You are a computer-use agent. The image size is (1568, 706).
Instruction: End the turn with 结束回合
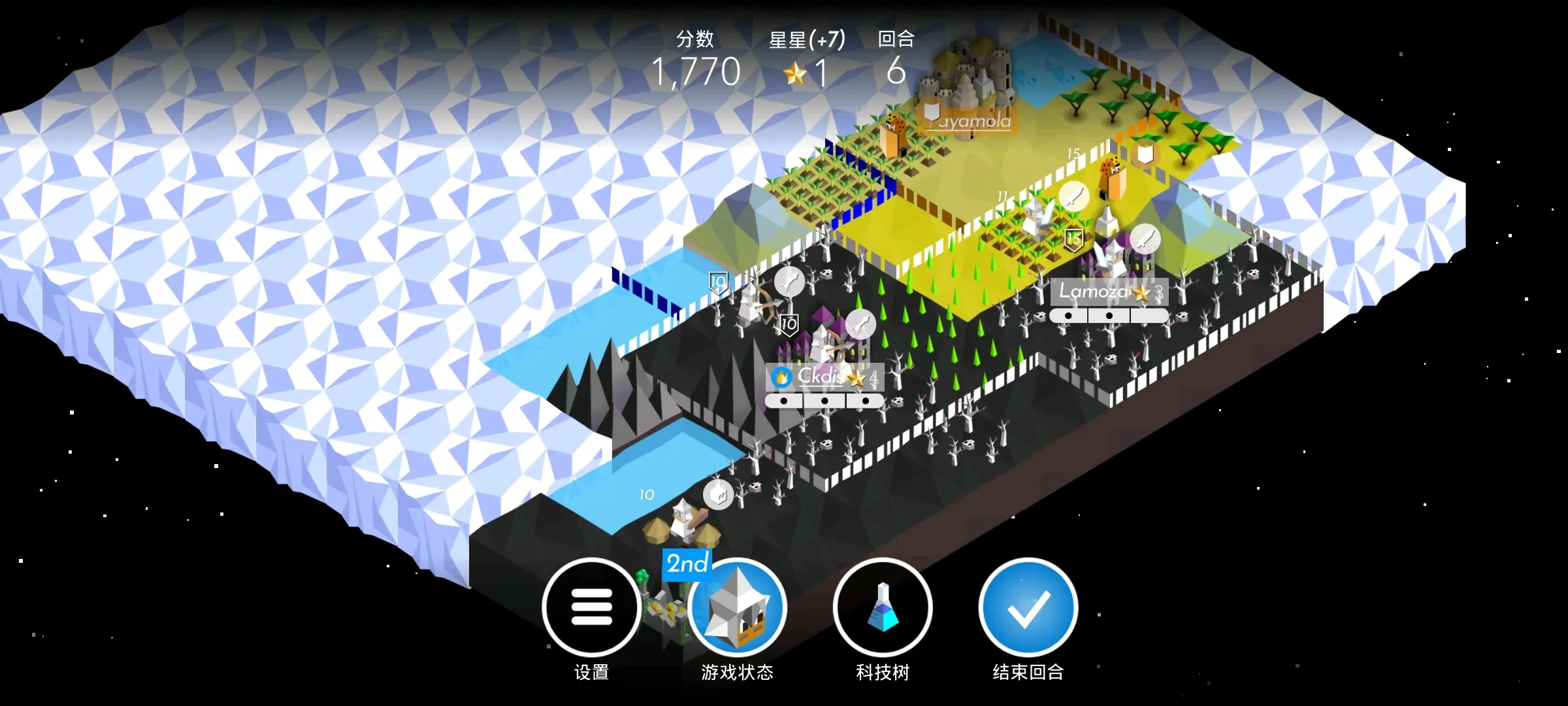[x=1028, y=607]
